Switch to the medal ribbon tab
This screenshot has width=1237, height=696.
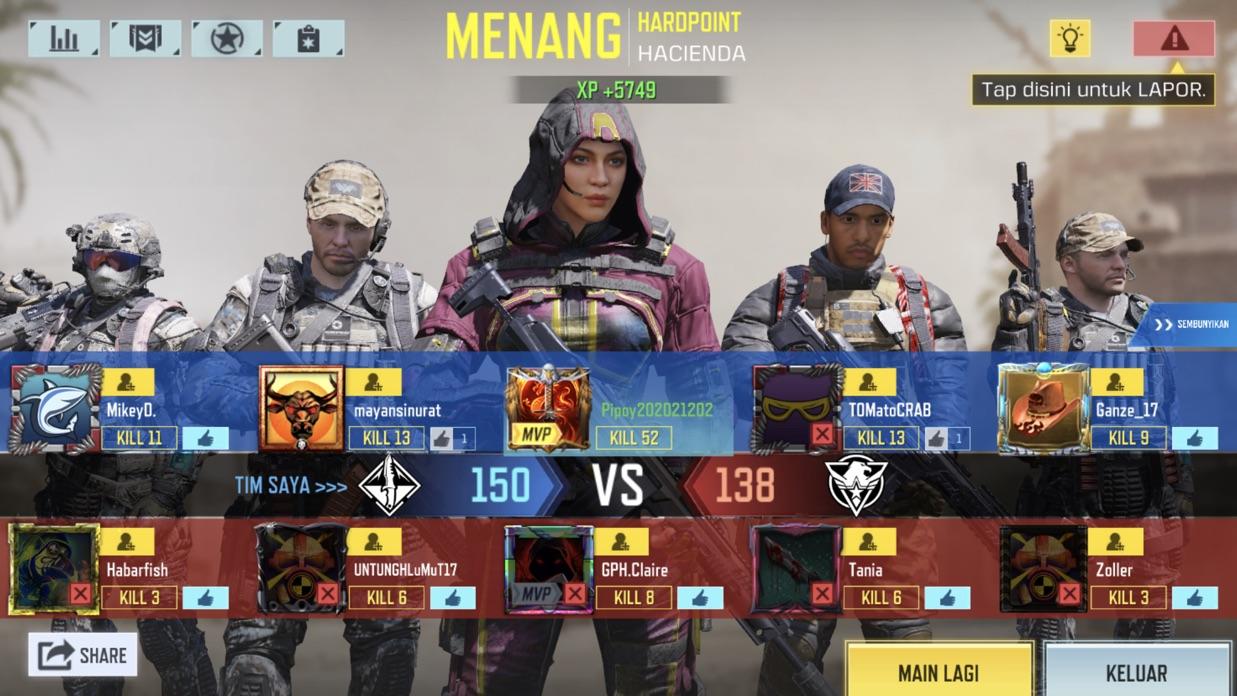click(145, 39)
